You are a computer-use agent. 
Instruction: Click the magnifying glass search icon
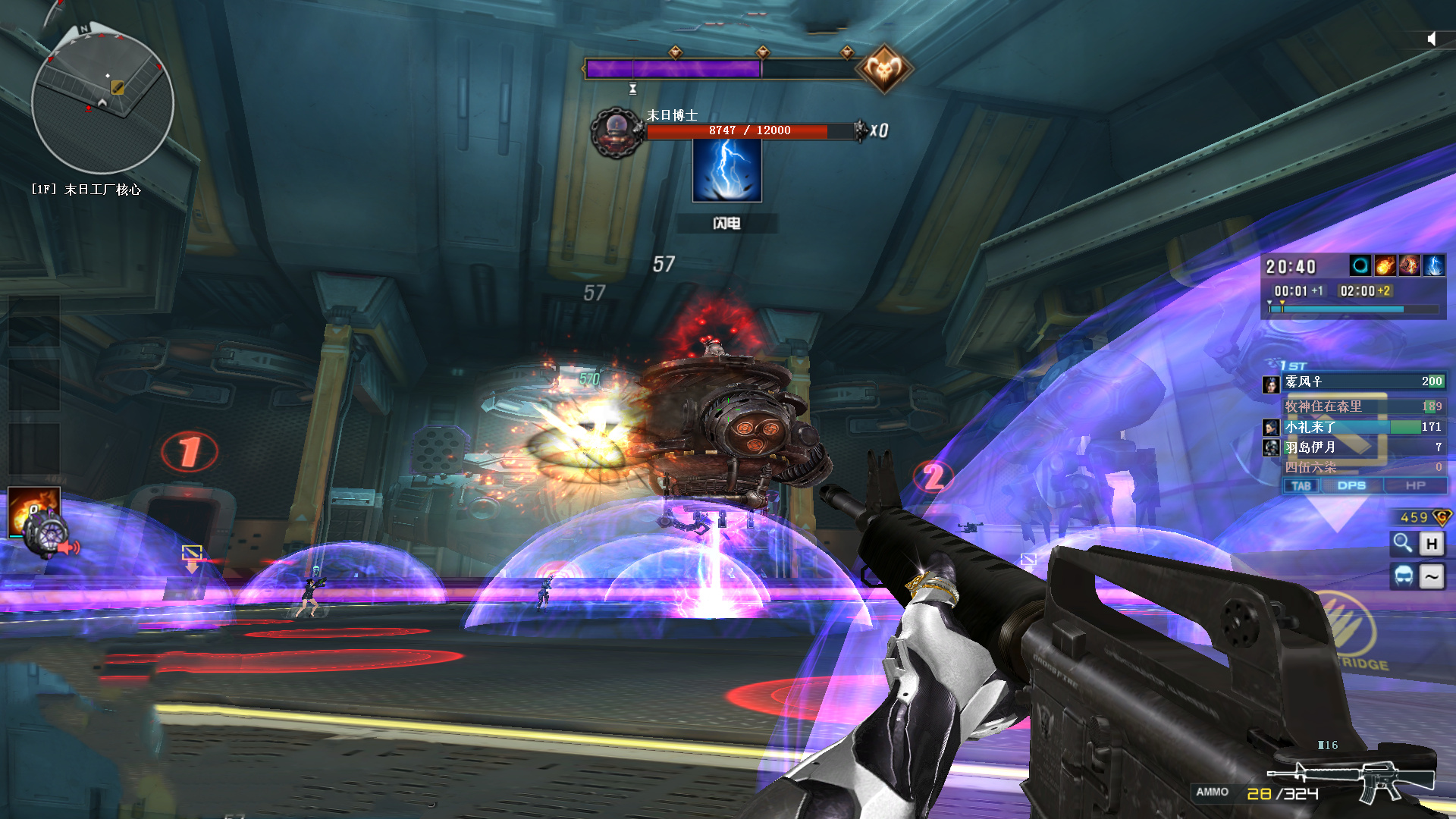coord(1403,543)
